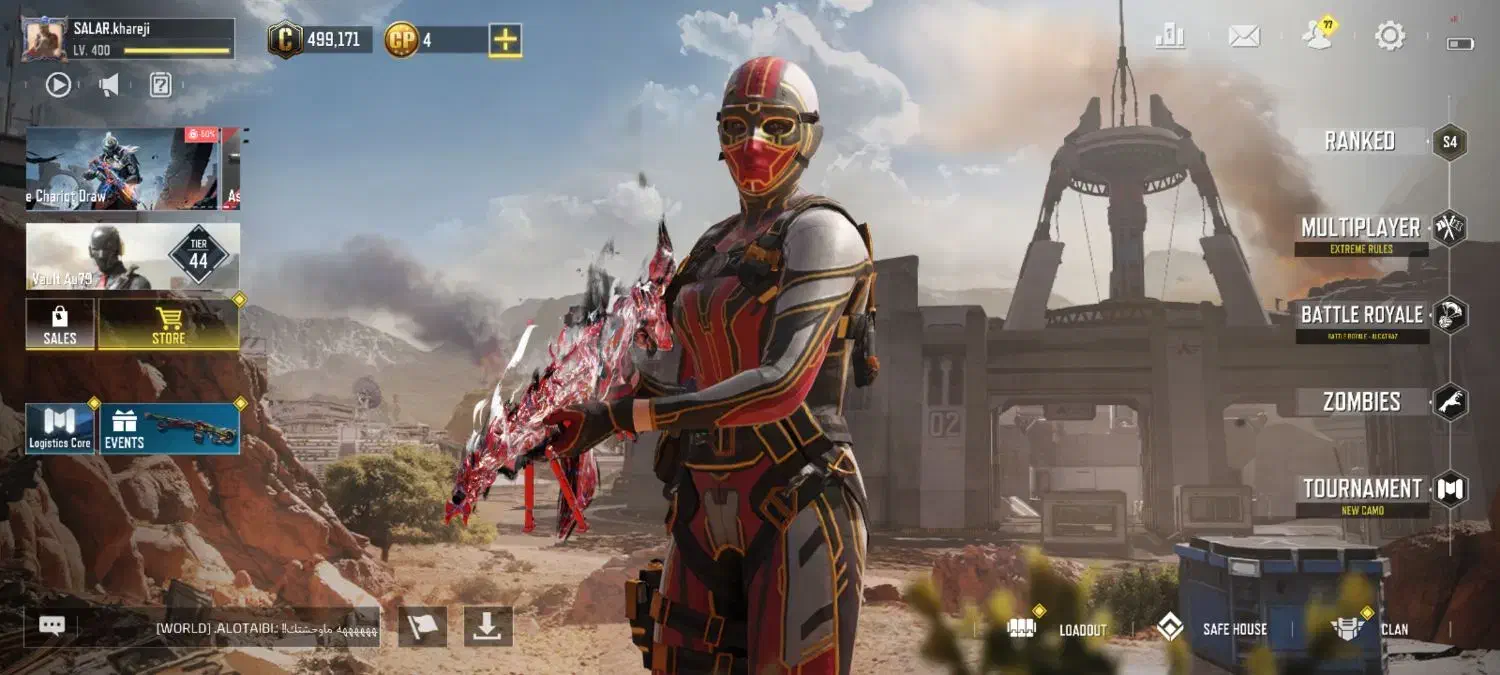Visit the Safe House
1500x675 pixels.
(x=1212, y=629)
